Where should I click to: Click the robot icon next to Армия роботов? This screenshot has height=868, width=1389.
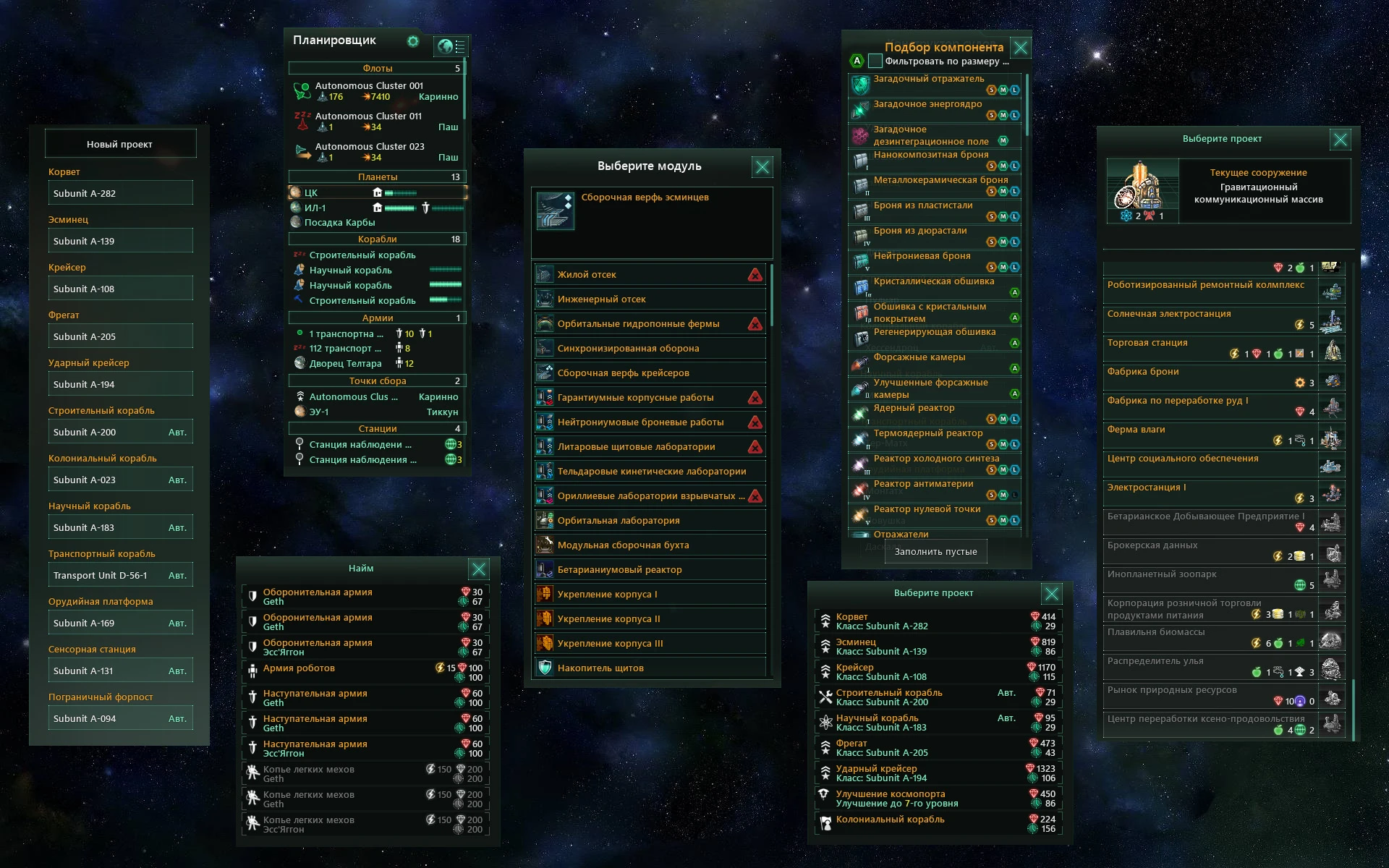(252, 672)
